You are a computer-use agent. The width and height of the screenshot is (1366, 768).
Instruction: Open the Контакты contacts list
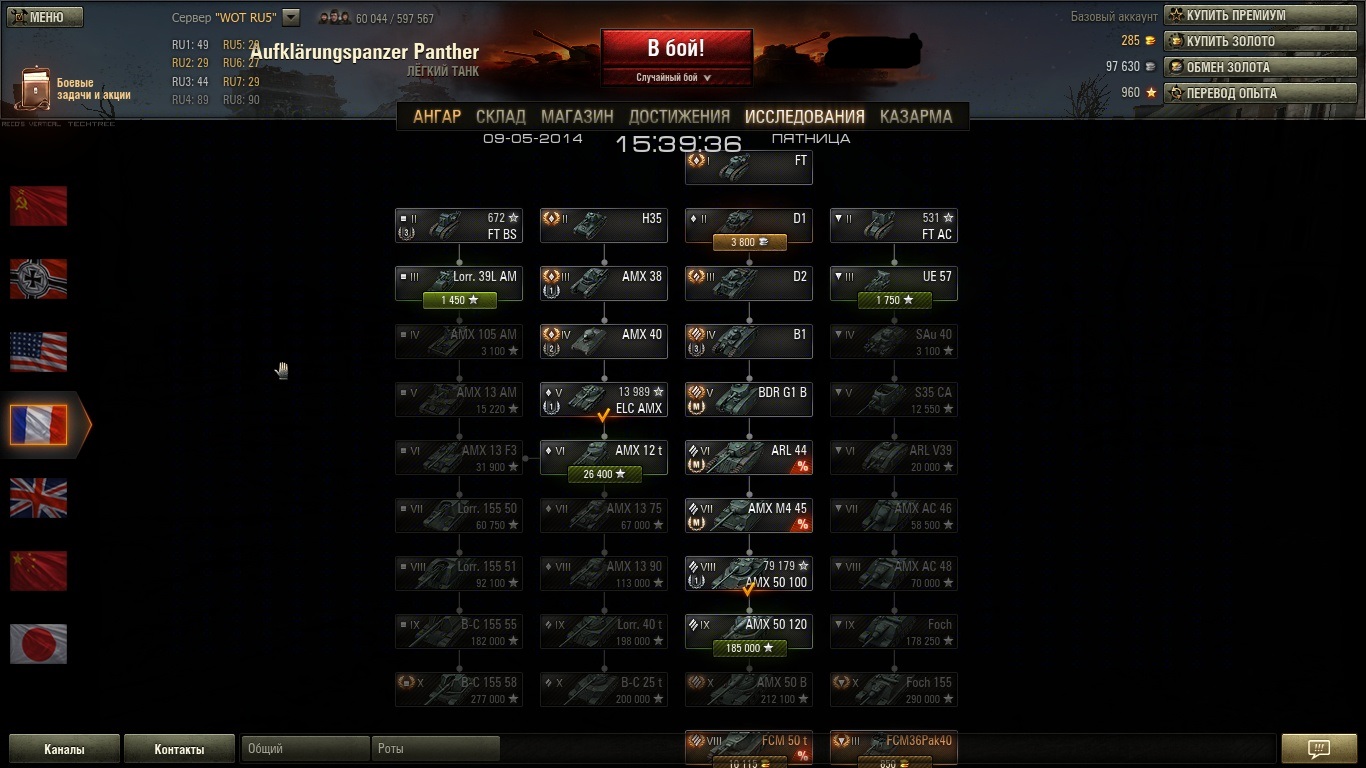[179, 749]
